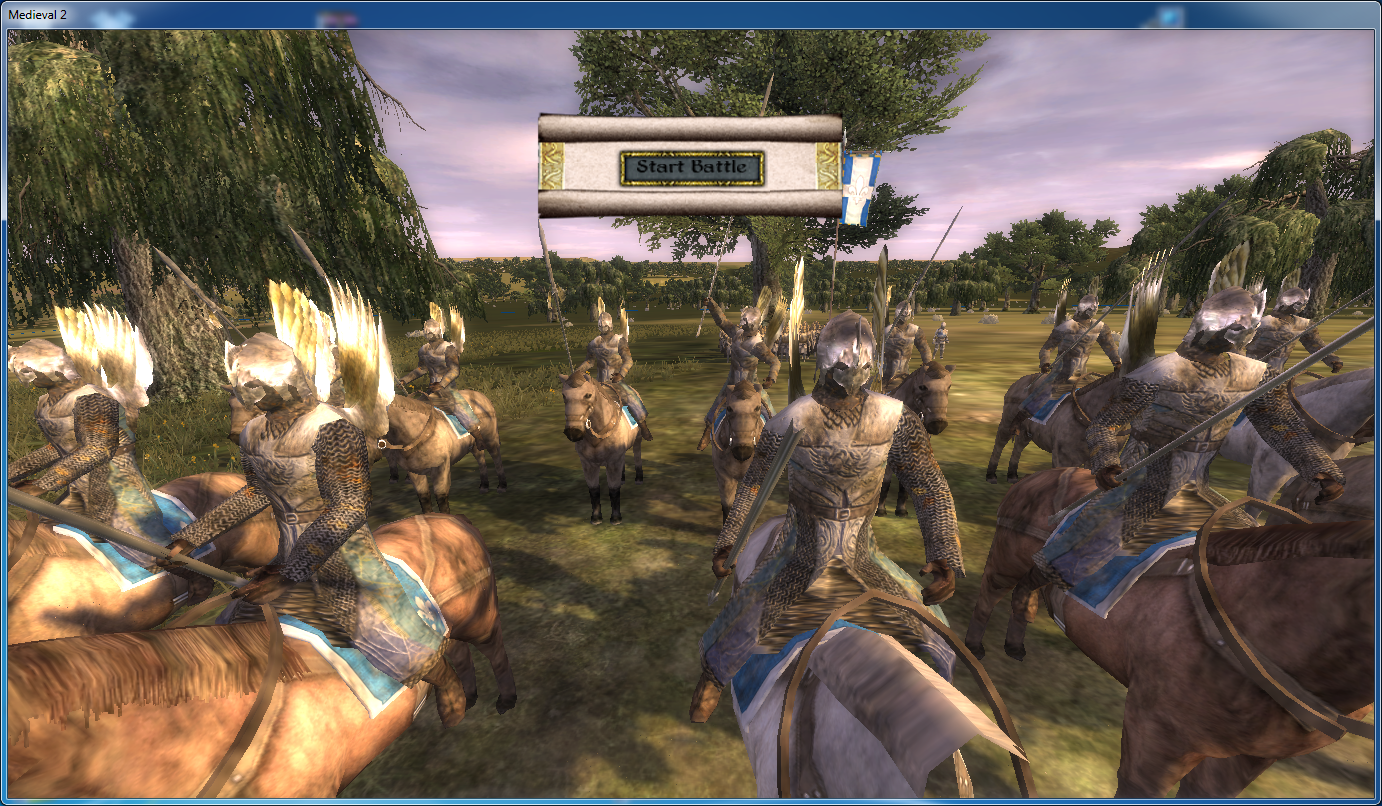Click the Start Battle button
1382x806 pixels.
pos(692,168)
